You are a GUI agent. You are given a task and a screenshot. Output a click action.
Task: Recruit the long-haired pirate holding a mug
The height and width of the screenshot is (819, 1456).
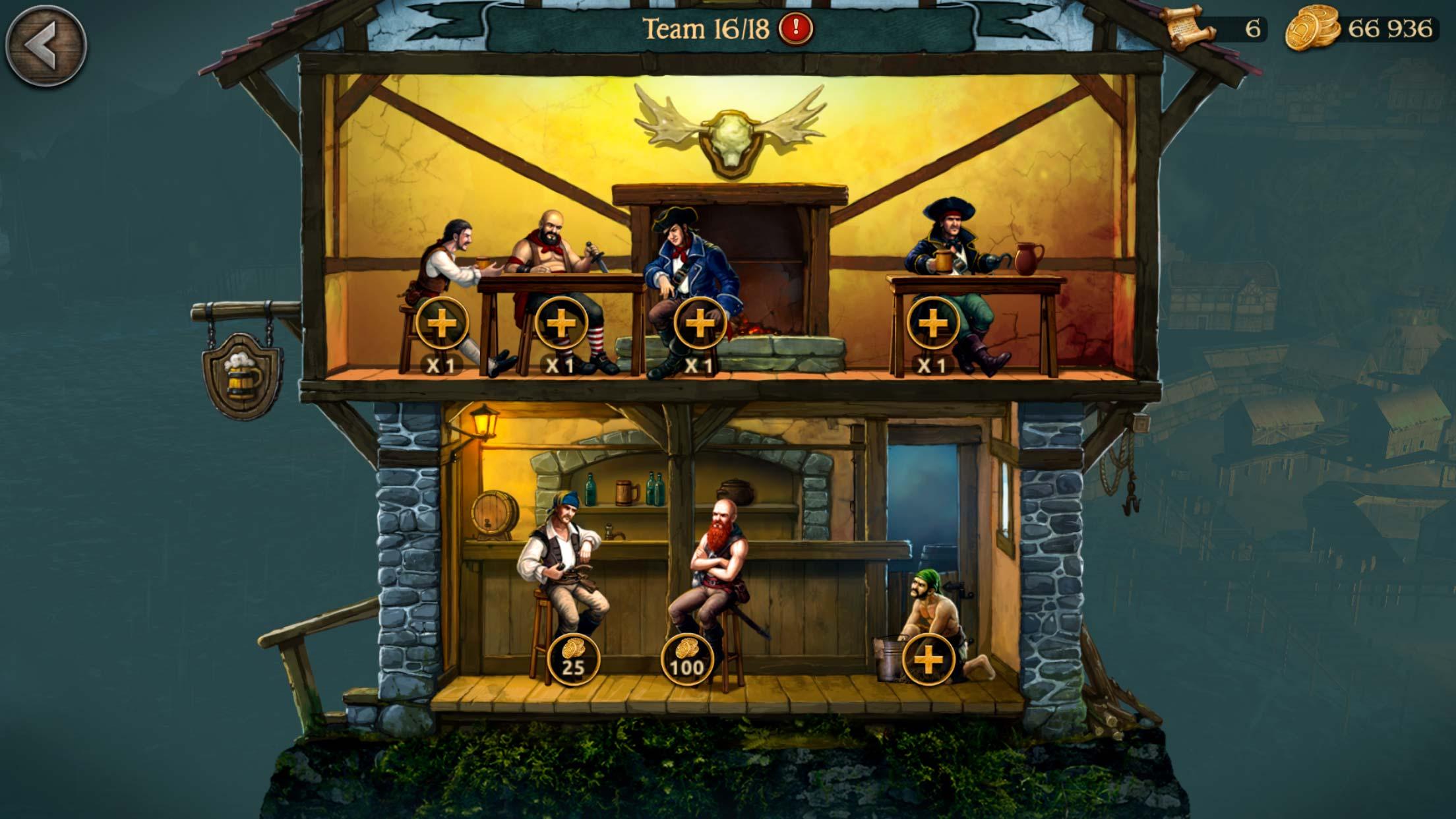click(442, 324)
